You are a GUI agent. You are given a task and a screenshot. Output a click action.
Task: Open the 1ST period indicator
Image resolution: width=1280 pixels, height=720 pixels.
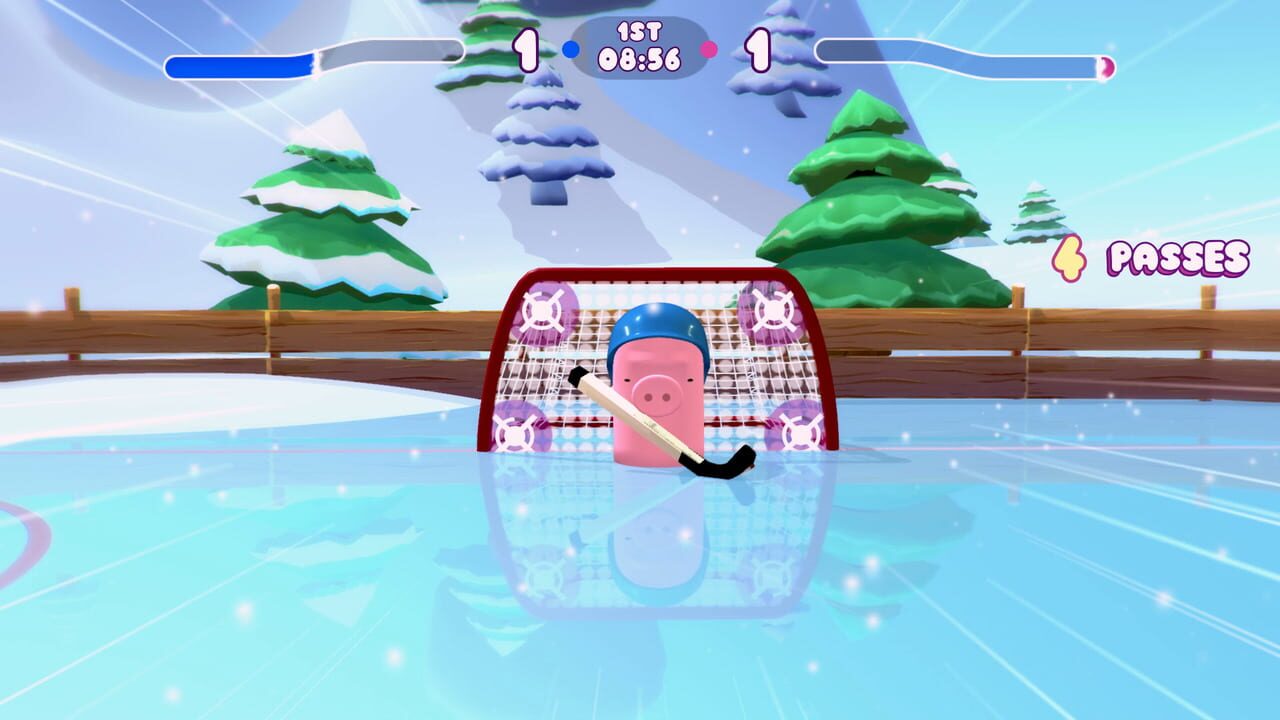click(640, 32)
